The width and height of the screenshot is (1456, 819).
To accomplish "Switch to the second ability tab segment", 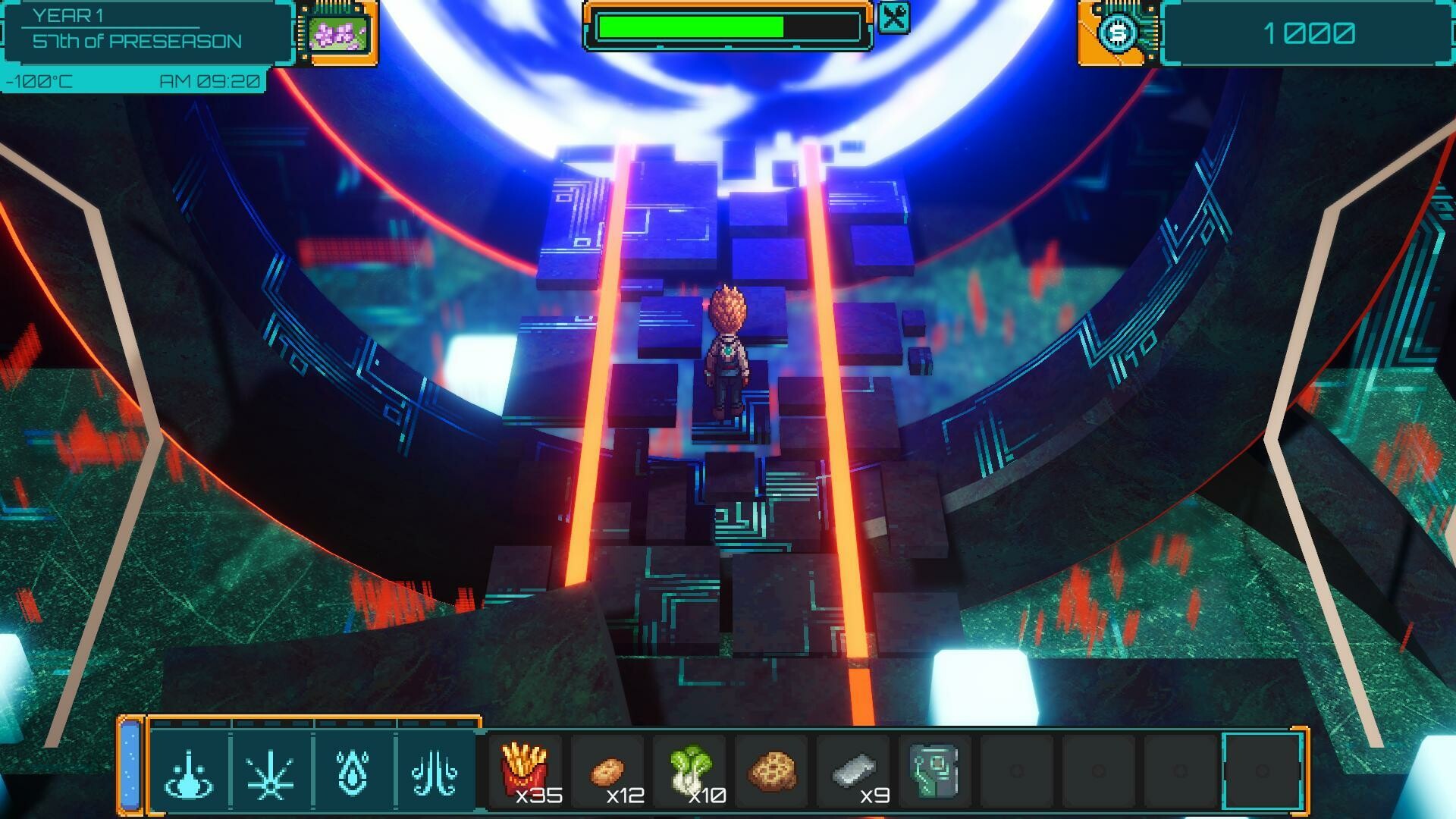I will click(271, 724).
